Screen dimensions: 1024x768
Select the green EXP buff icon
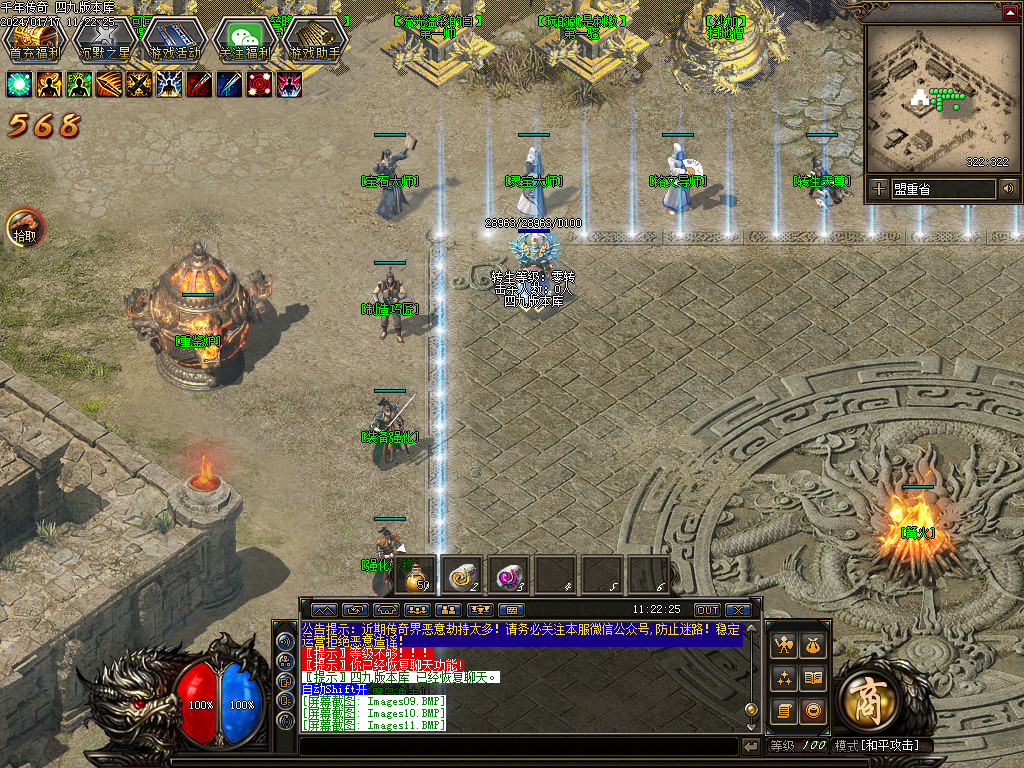[80, 85]
